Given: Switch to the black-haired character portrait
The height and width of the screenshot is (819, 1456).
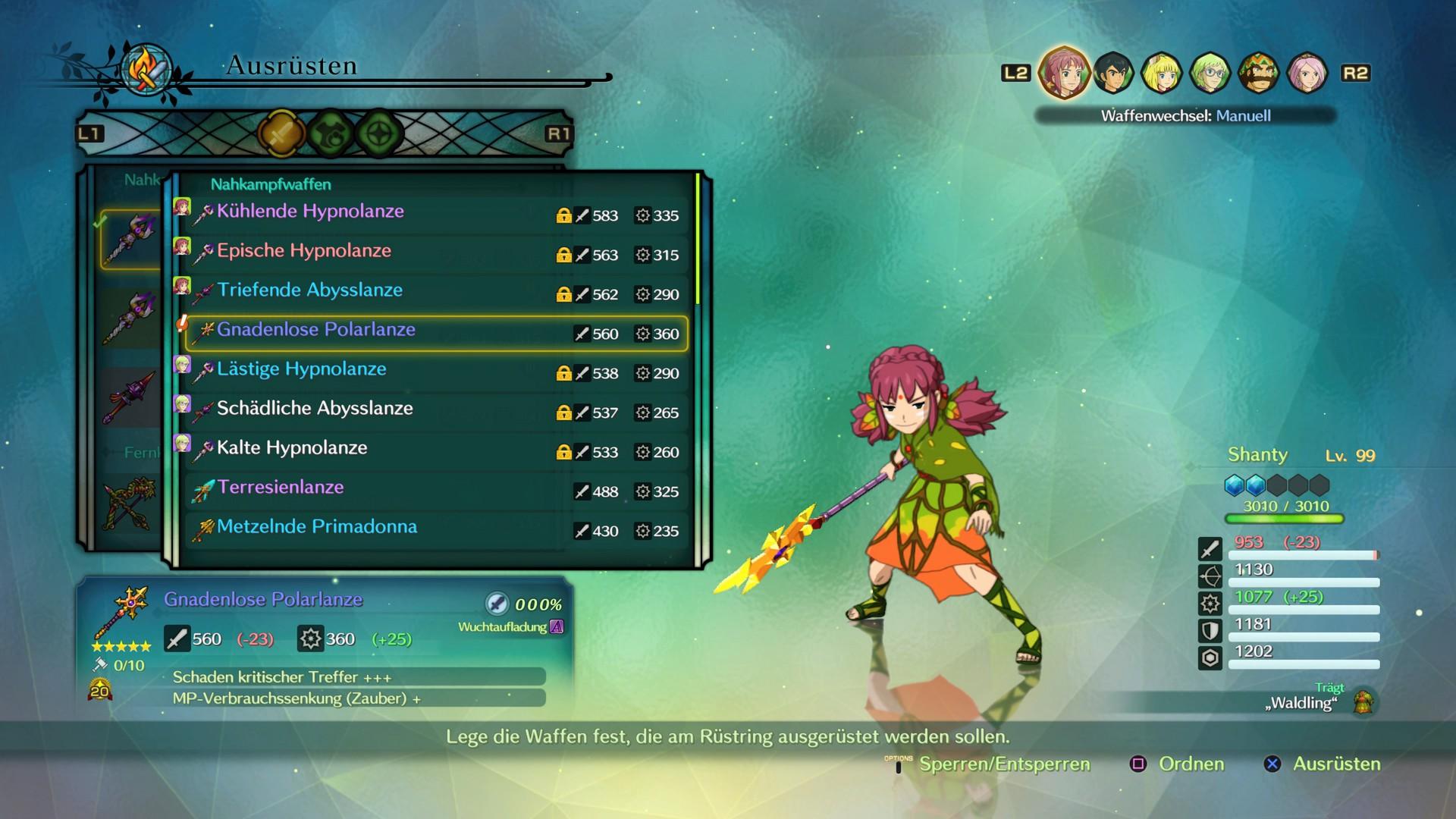Looking at the screenshot, I should pyautogui.click(x=1112, y=73).
